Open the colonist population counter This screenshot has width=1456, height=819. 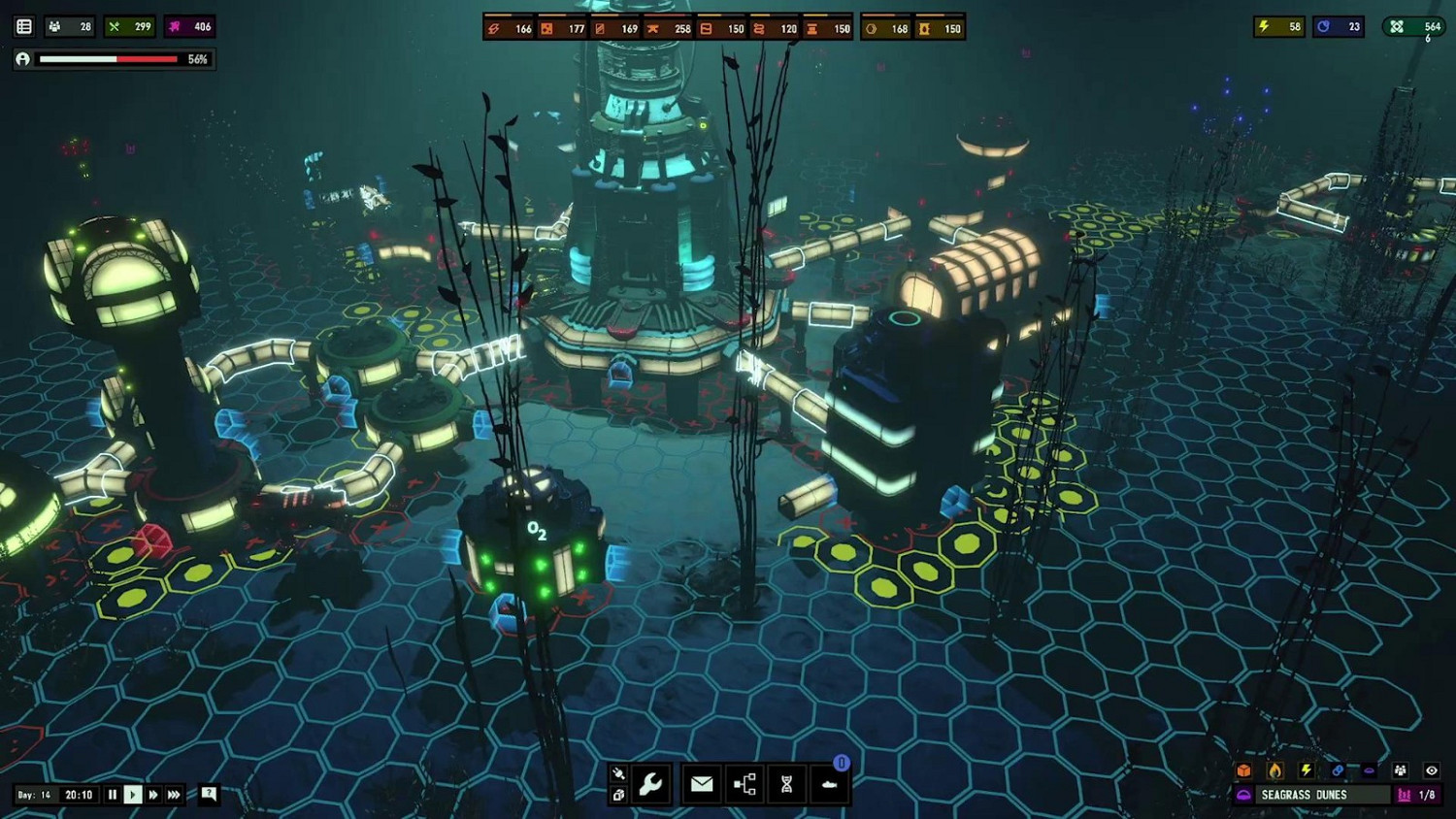70,27
